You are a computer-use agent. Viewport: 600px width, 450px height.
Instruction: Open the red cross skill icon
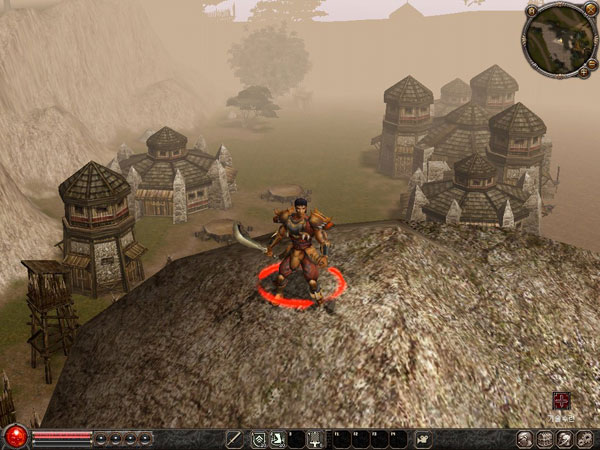[x=562, y=400]
